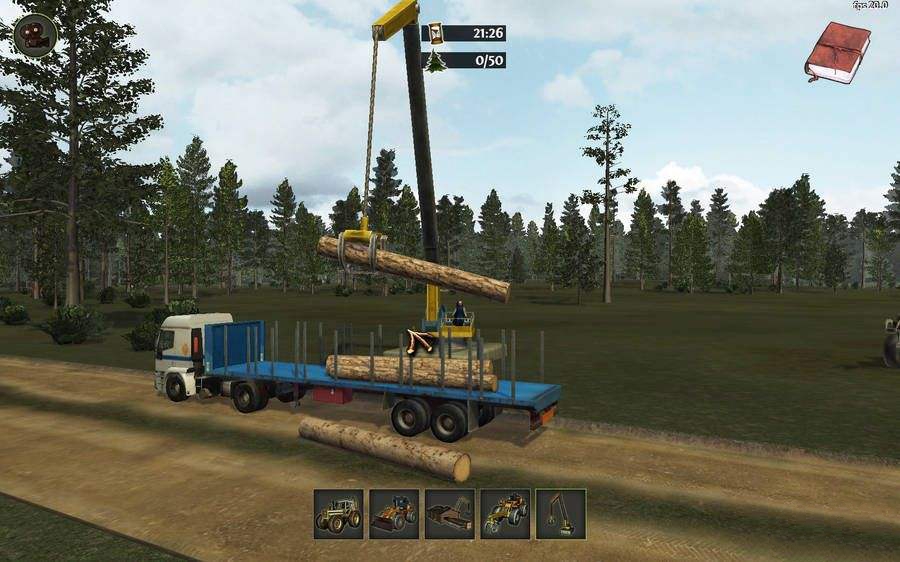Screen dimensions: 900x562
Task: Select the yellow skidder vehicle
Action: click(x=505, y=514)
